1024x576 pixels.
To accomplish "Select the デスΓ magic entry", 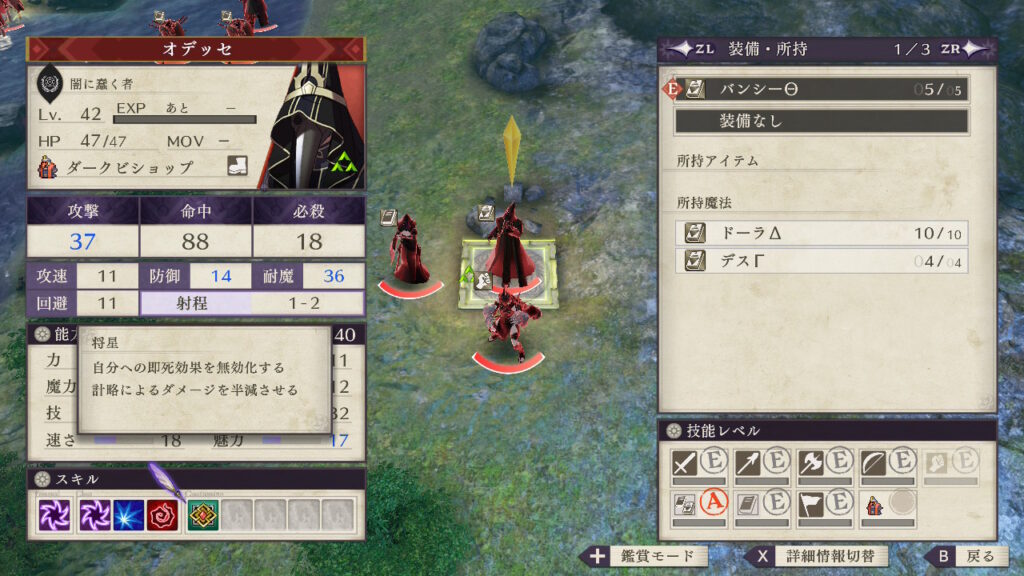I will pyautogui.click(x=820, y=261).
